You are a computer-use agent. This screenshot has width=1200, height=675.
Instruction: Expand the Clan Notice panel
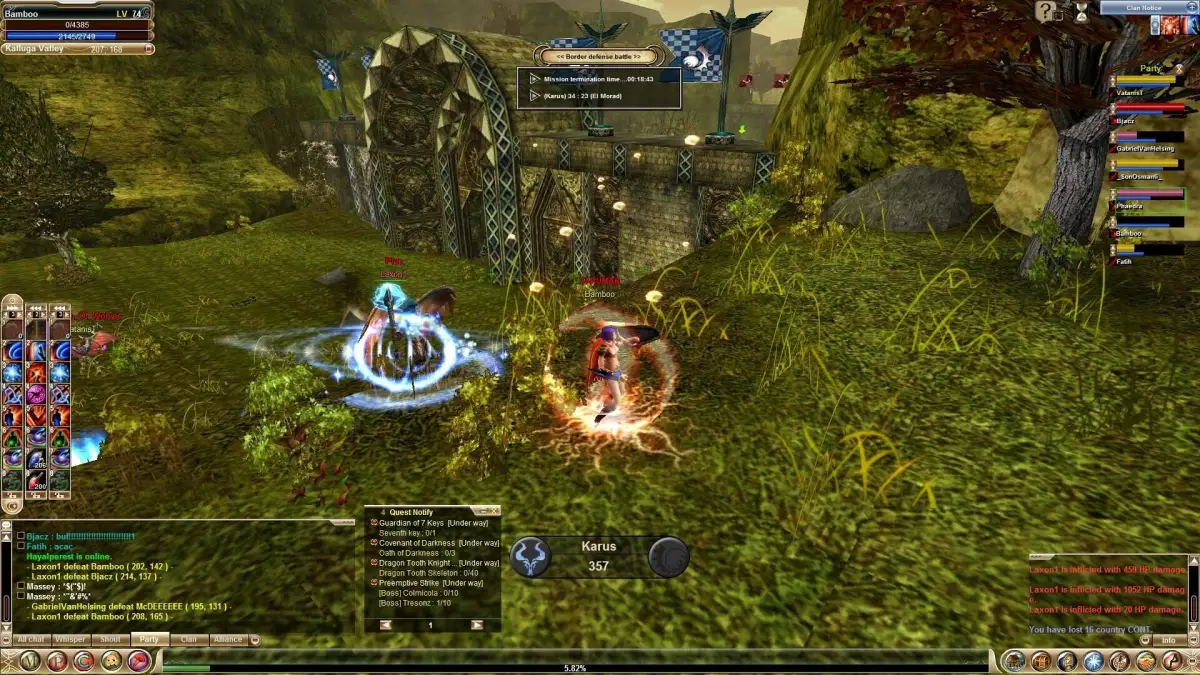coord(1190,8)
